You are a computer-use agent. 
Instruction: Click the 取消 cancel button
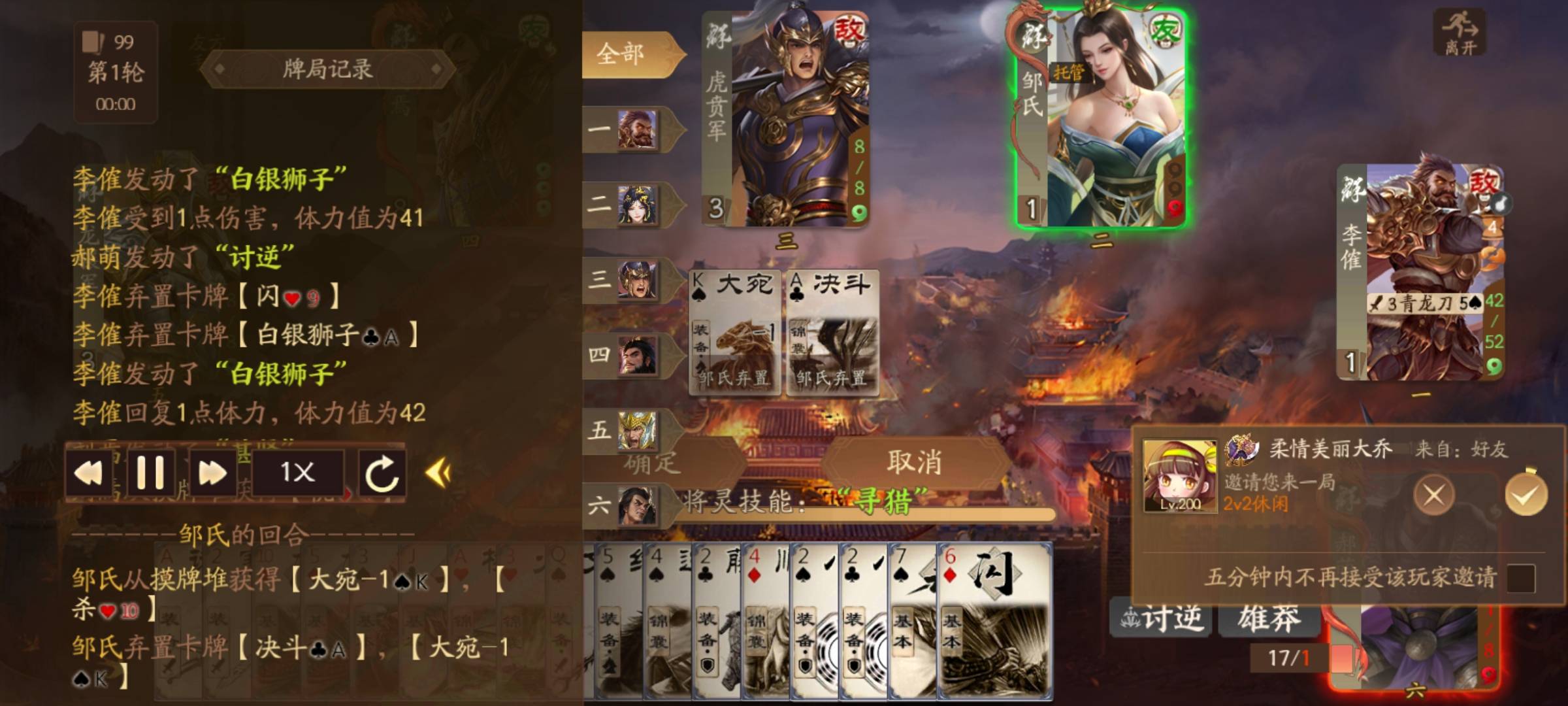pos(915,462)
